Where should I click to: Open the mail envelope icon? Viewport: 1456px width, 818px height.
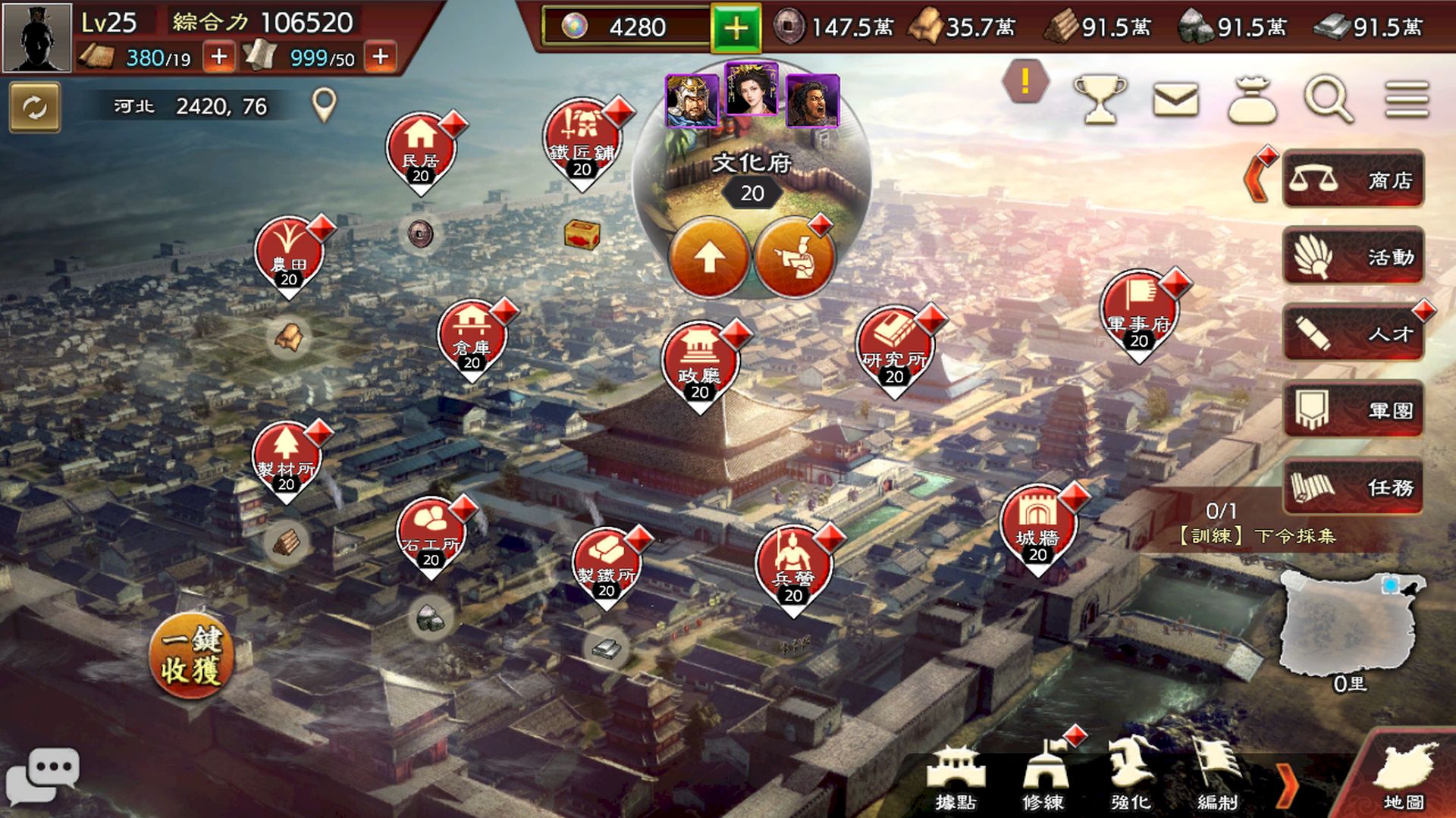[1175, 100]
